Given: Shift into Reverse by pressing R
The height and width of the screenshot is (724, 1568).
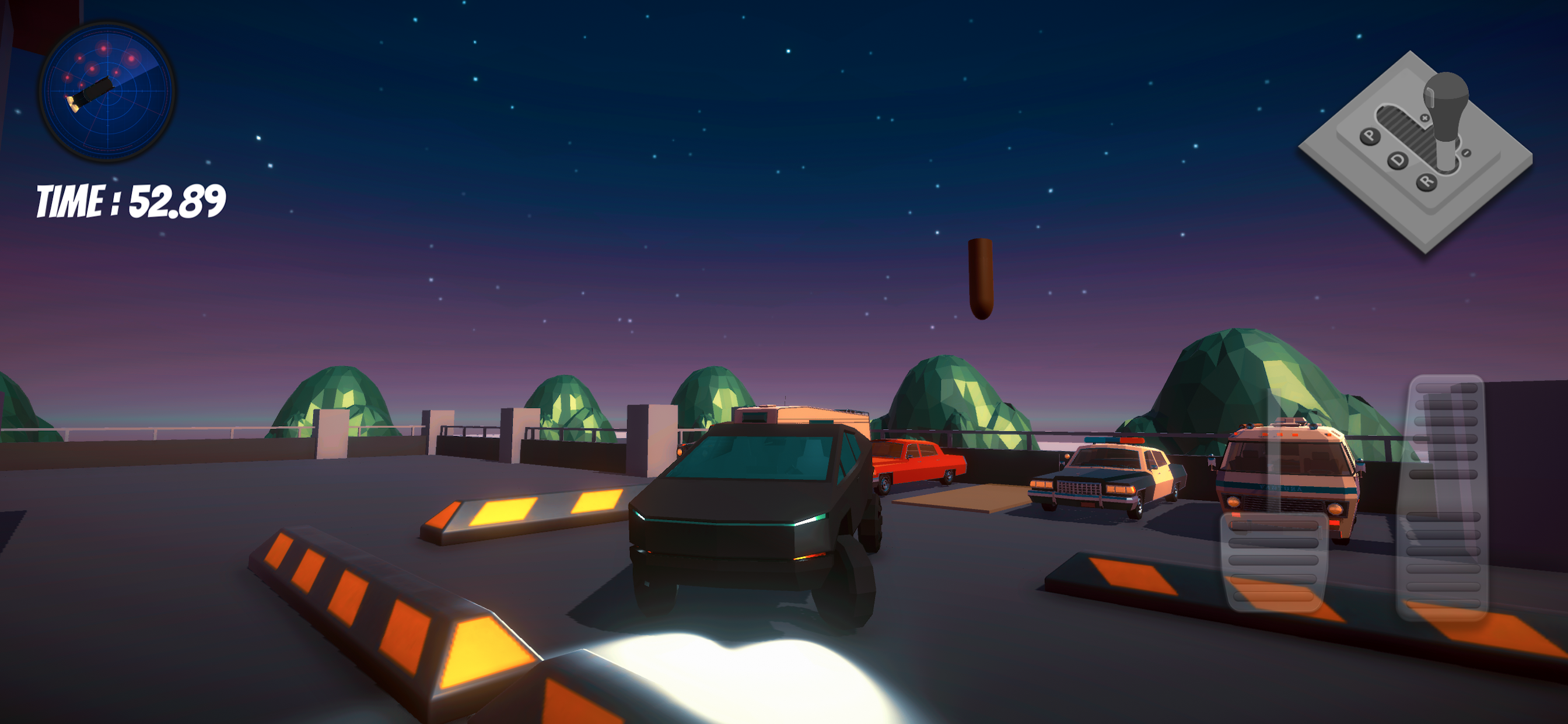Looking at the screenshot, I should [x=1426, y=182].
